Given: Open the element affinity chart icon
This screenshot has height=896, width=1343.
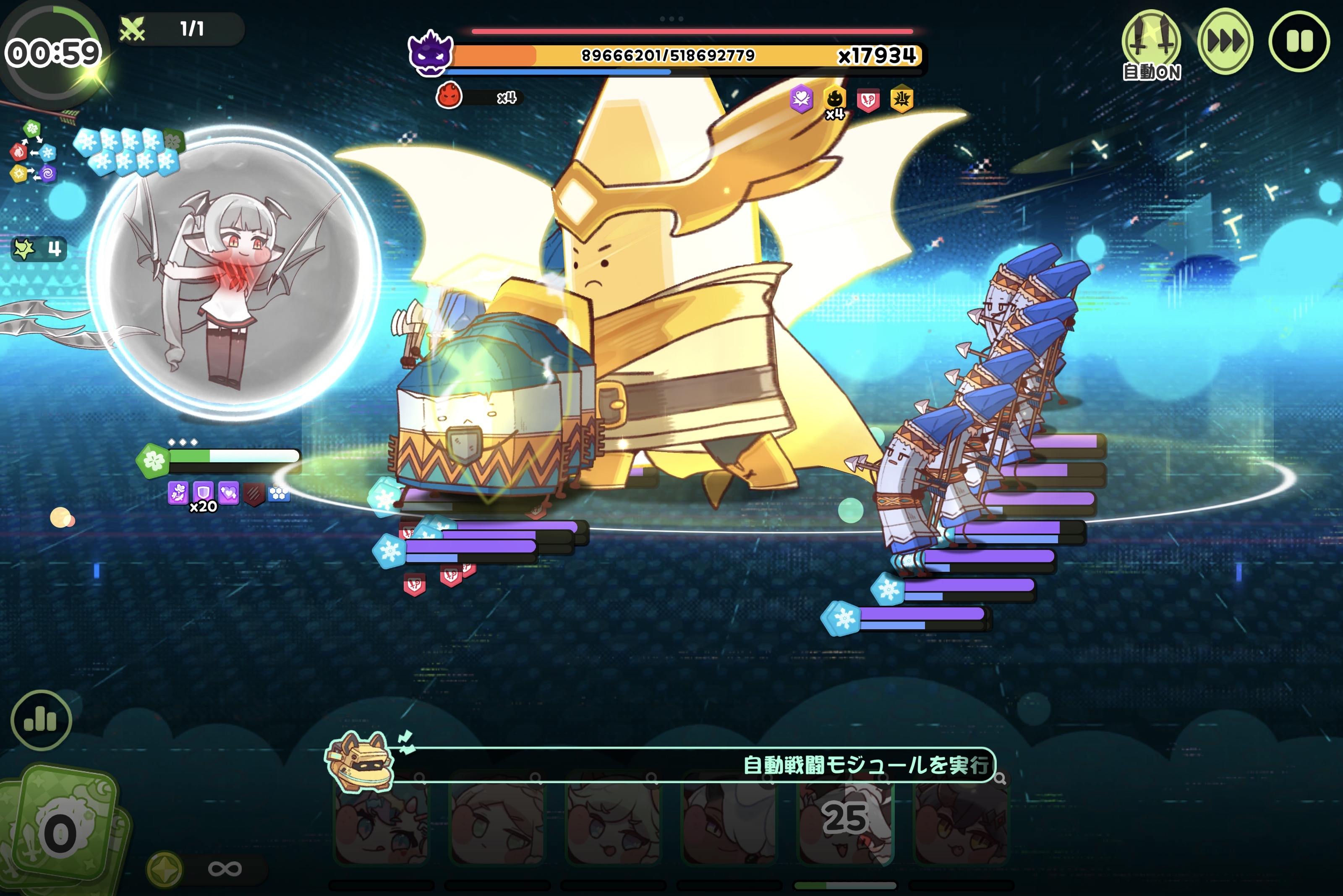Looking at the screenshot, I should click(x=33, y=152).
